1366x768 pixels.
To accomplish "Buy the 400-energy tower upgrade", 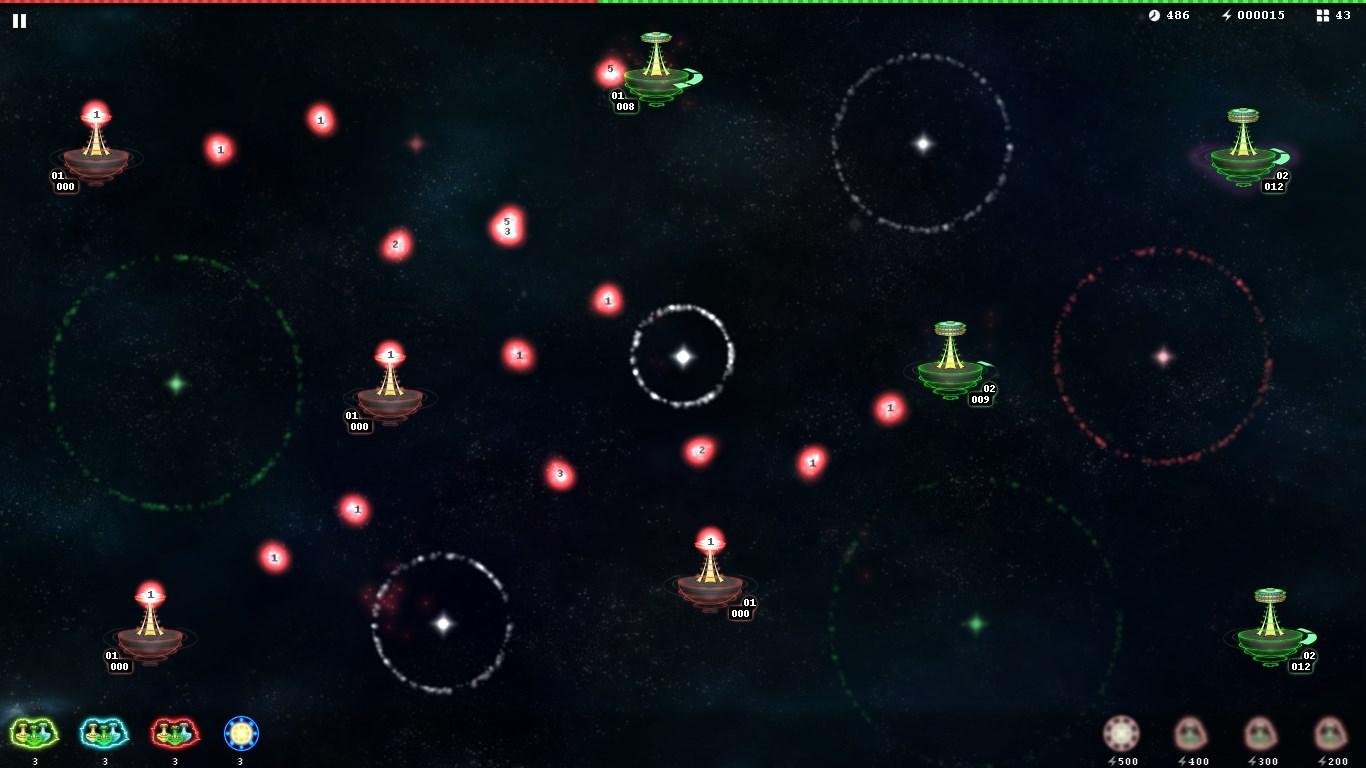I will pyautogui.click(x=1191, y=734).
